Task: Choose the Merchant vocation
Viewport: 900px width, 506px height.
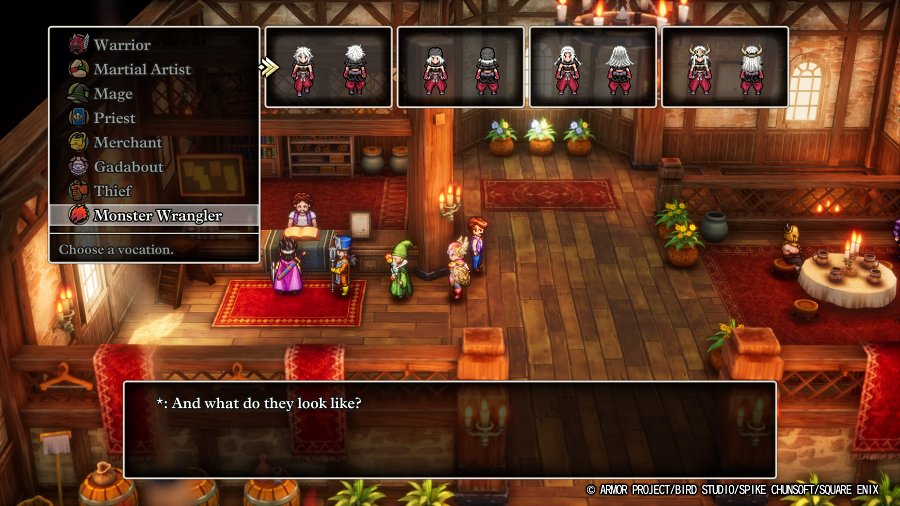Action: coord(127,142)
